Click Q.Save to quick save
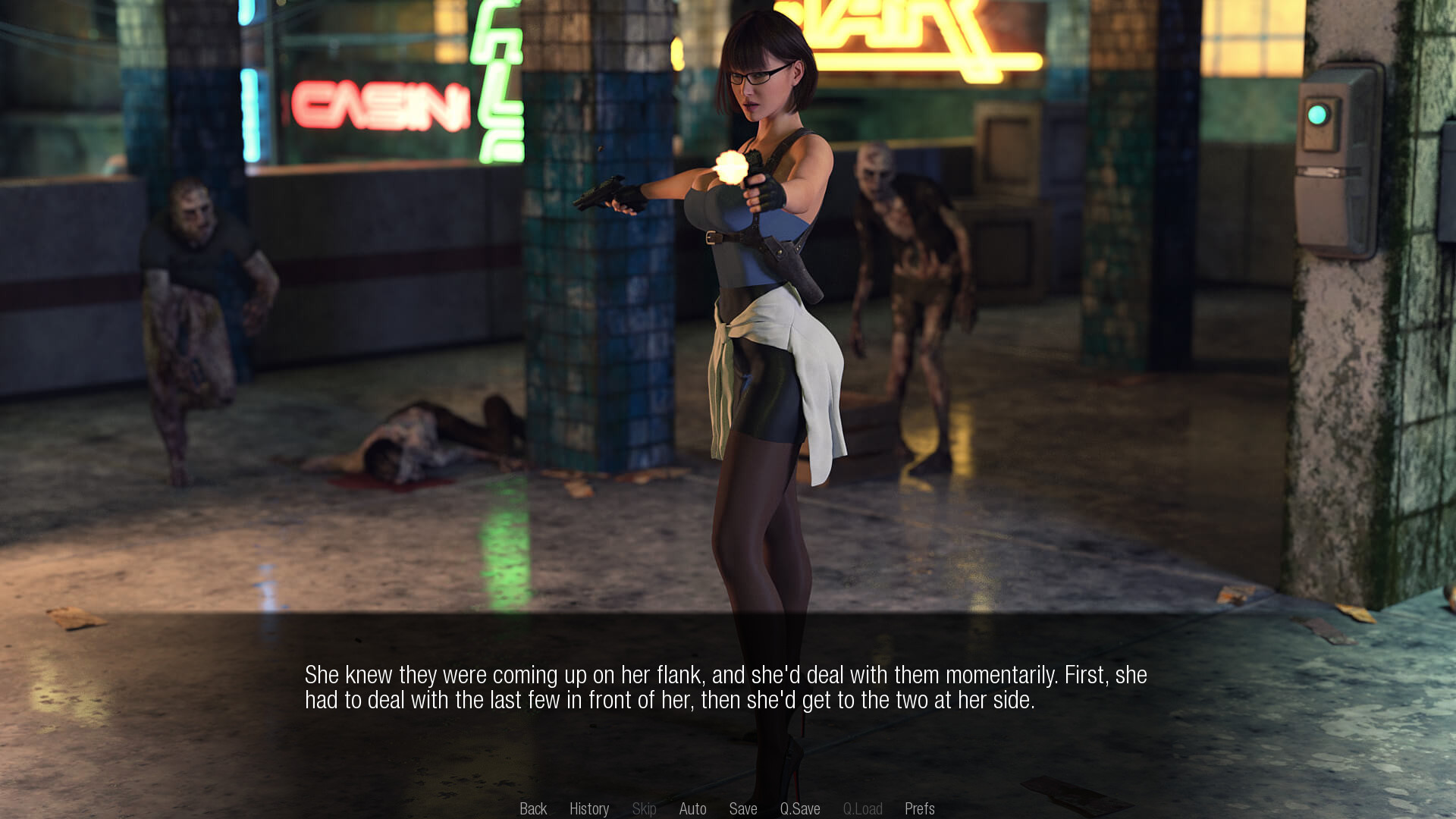 [800, 808]
